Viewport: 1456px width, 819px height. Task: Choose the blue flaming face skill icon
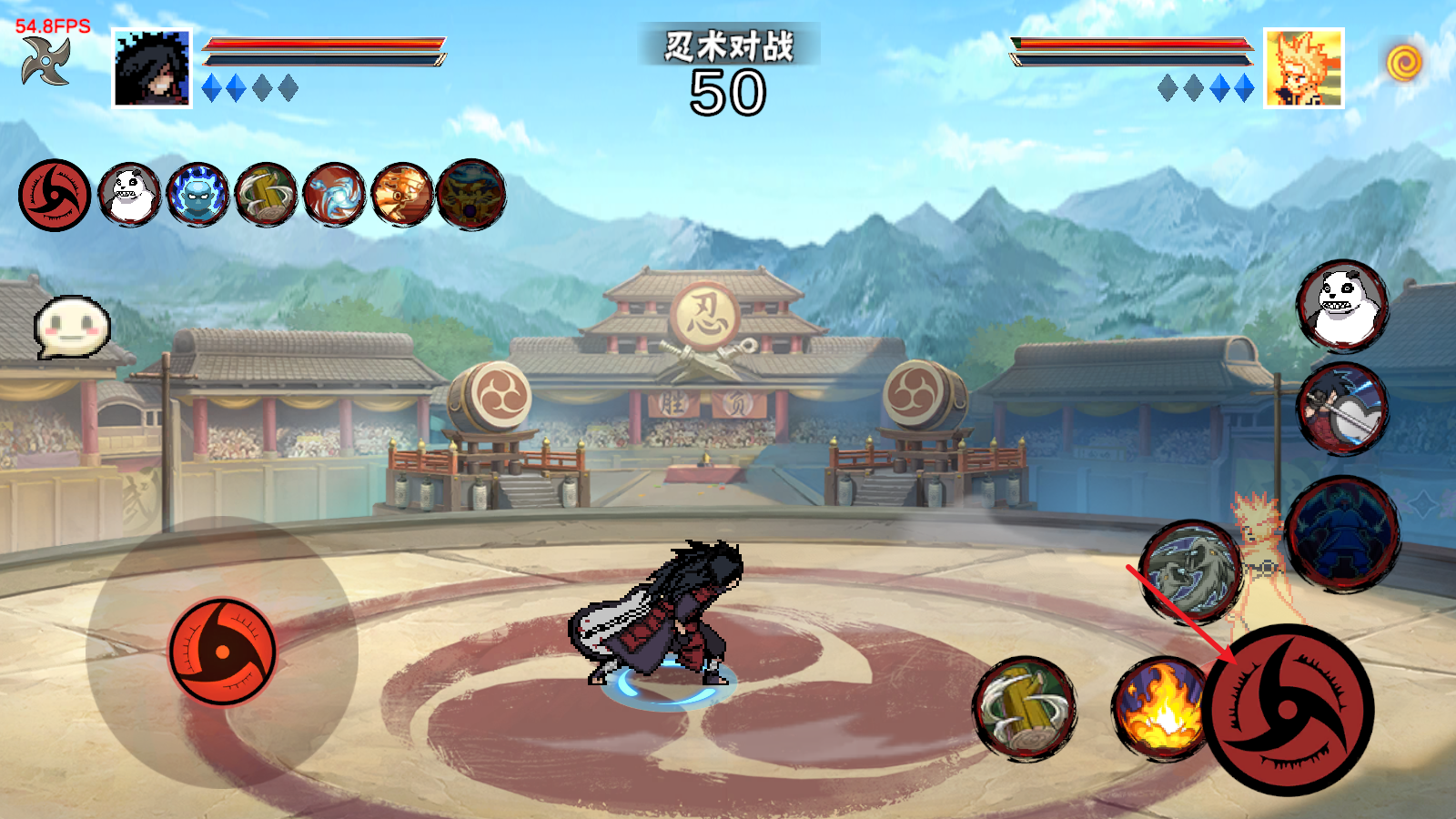coord(197,195)
